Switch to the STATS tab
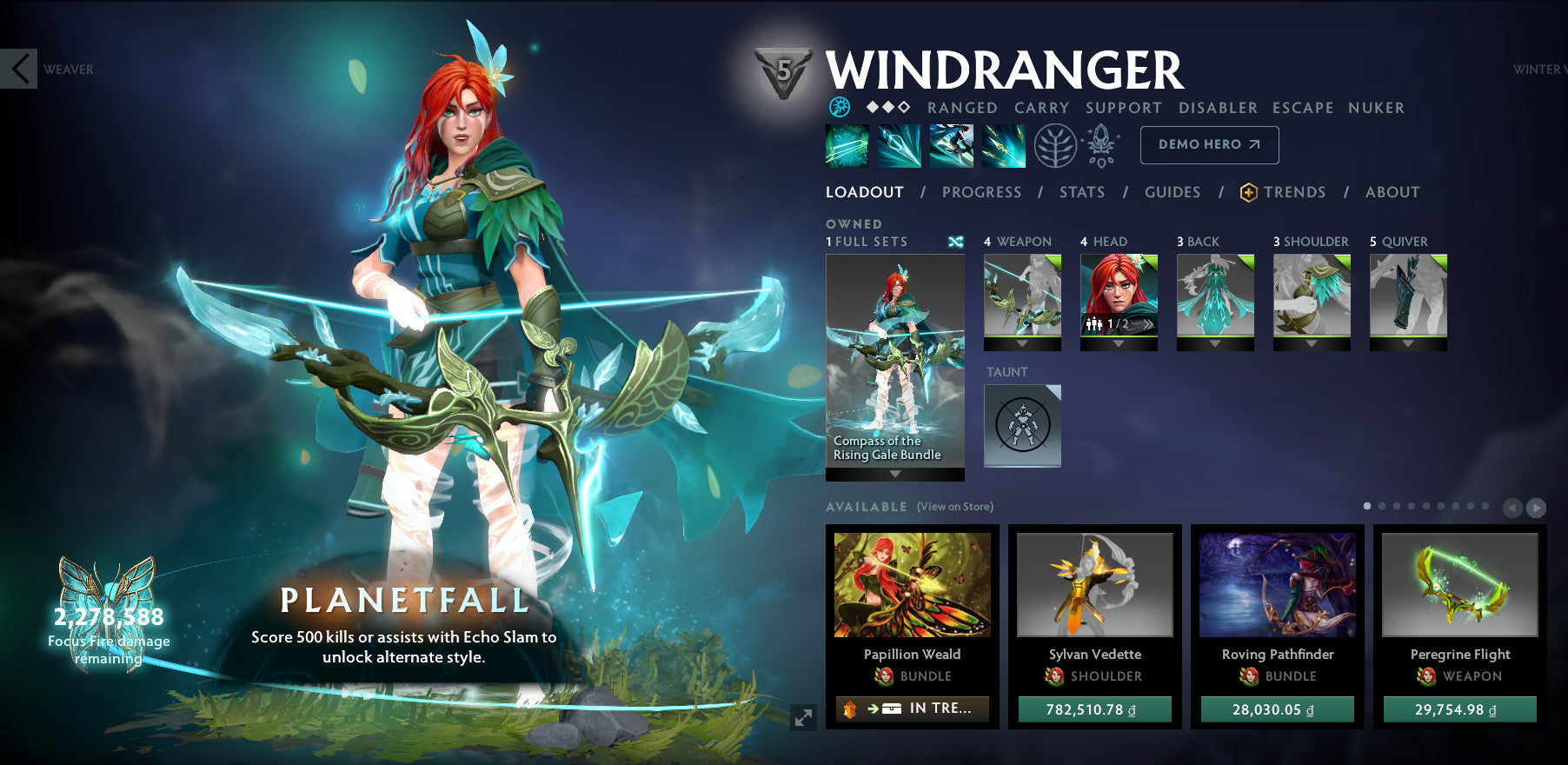The image size is (1568, 765). click(1081, 192)
